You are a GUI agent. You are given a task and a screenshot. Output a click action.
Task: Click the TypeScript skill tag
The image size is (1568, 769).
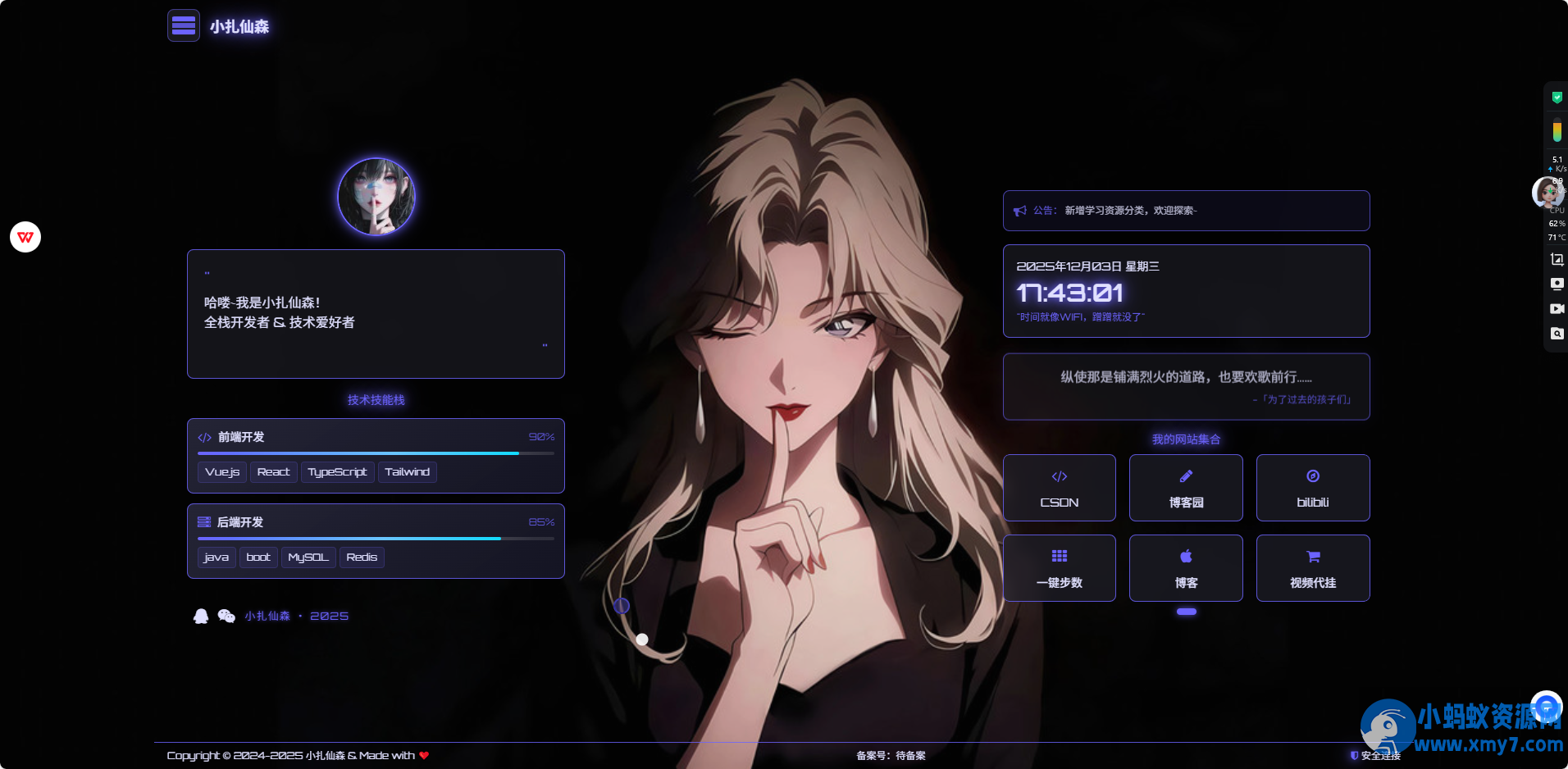click(x=337, y=472)
